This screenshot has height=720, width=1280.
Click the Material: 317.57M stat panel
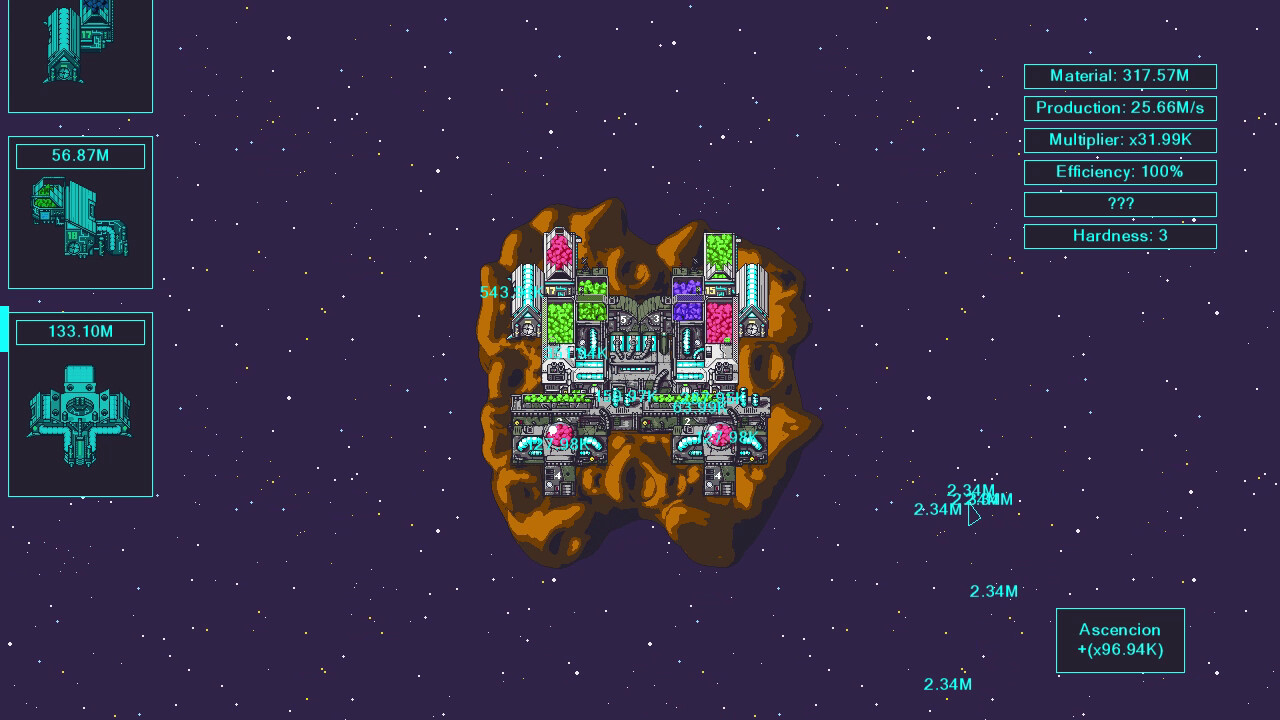pos(1120,76)
